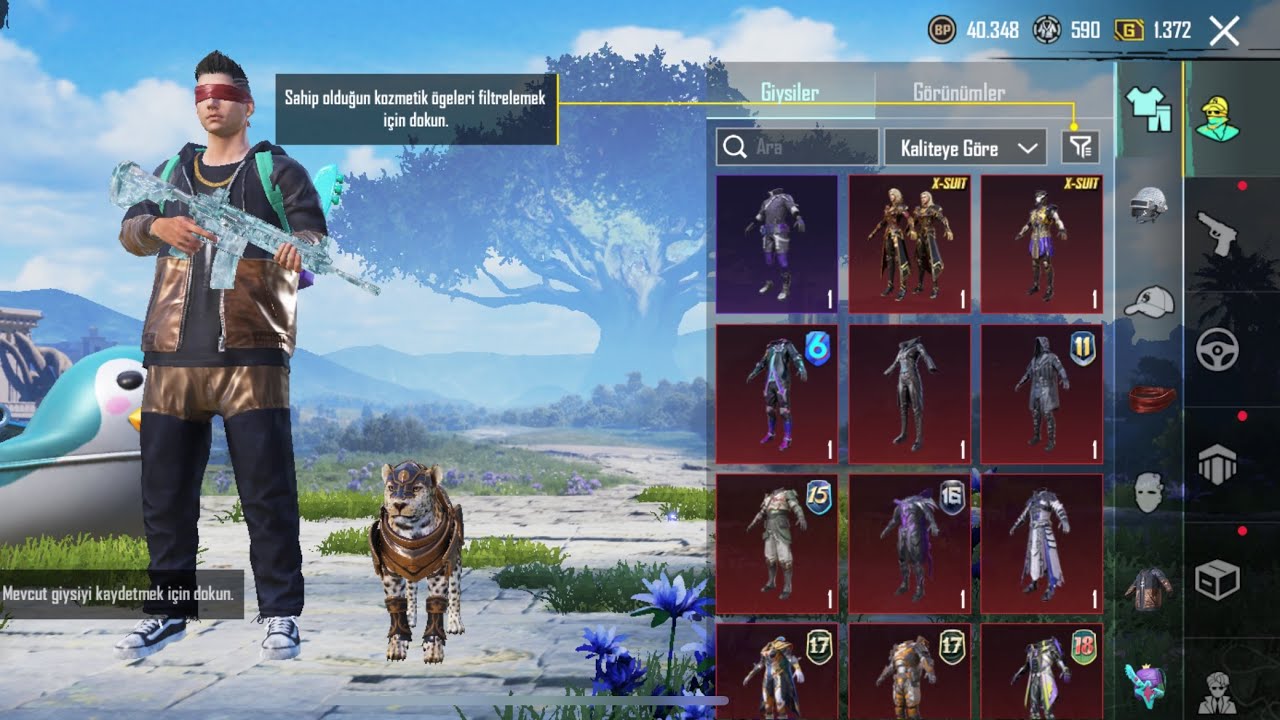
Task: Open the pistol weapon skins section
Action: 1217,232
